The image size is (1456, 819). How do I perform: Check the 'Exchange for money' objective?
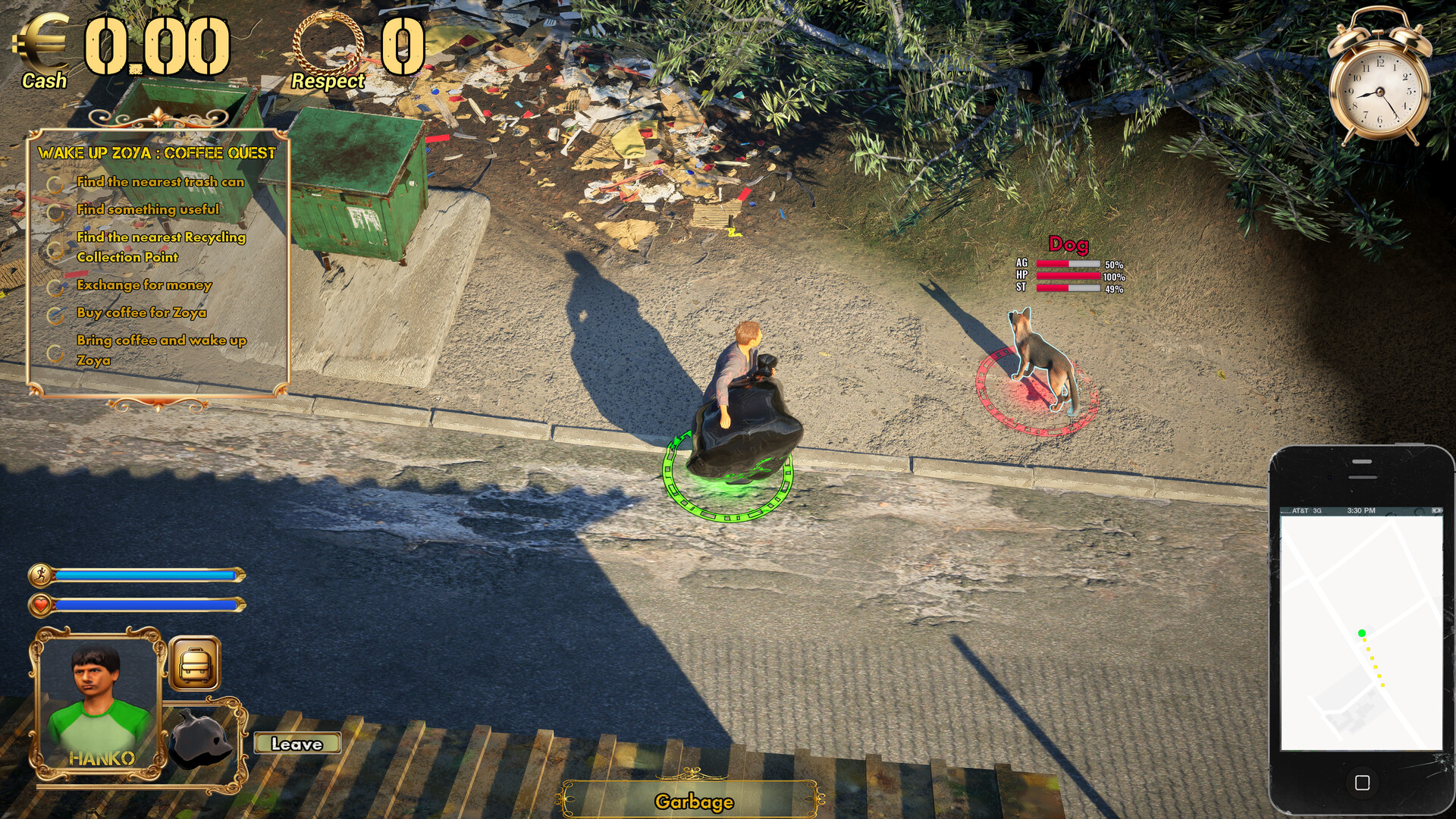coord(55,286)
